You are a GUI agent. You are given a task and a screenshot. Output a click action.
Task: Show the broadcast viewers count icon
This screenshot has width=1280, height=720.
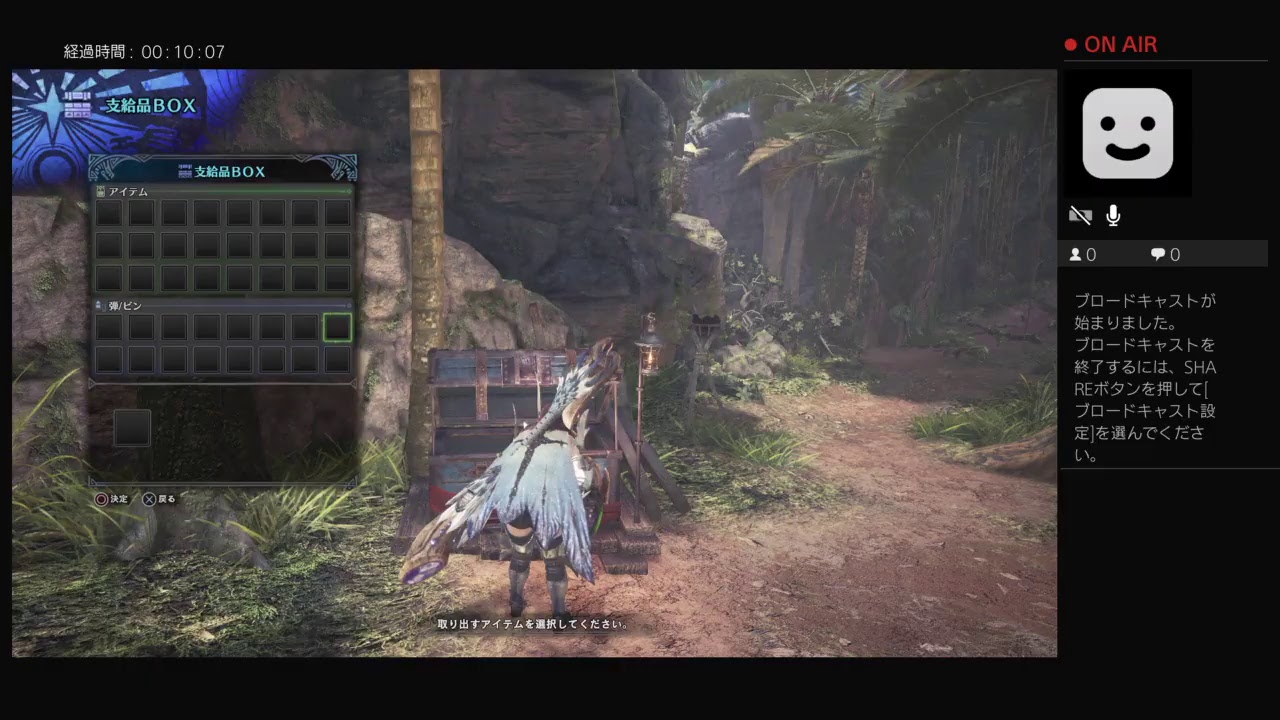[1076, 255]
